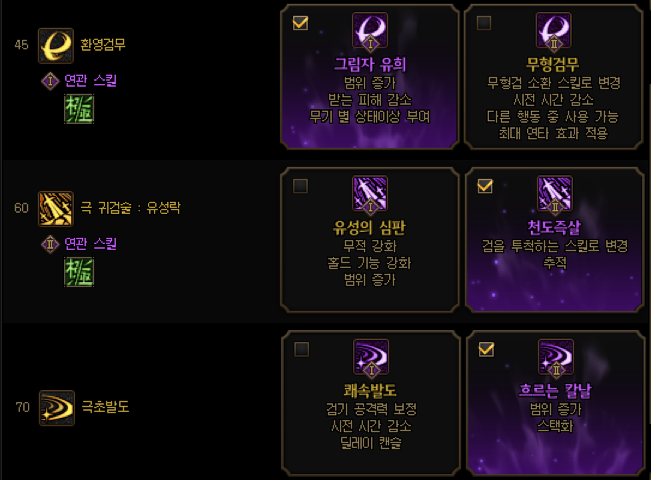
Task: Choose the 흐르는 칼날 enhancement icon
Action: (554, 359)
